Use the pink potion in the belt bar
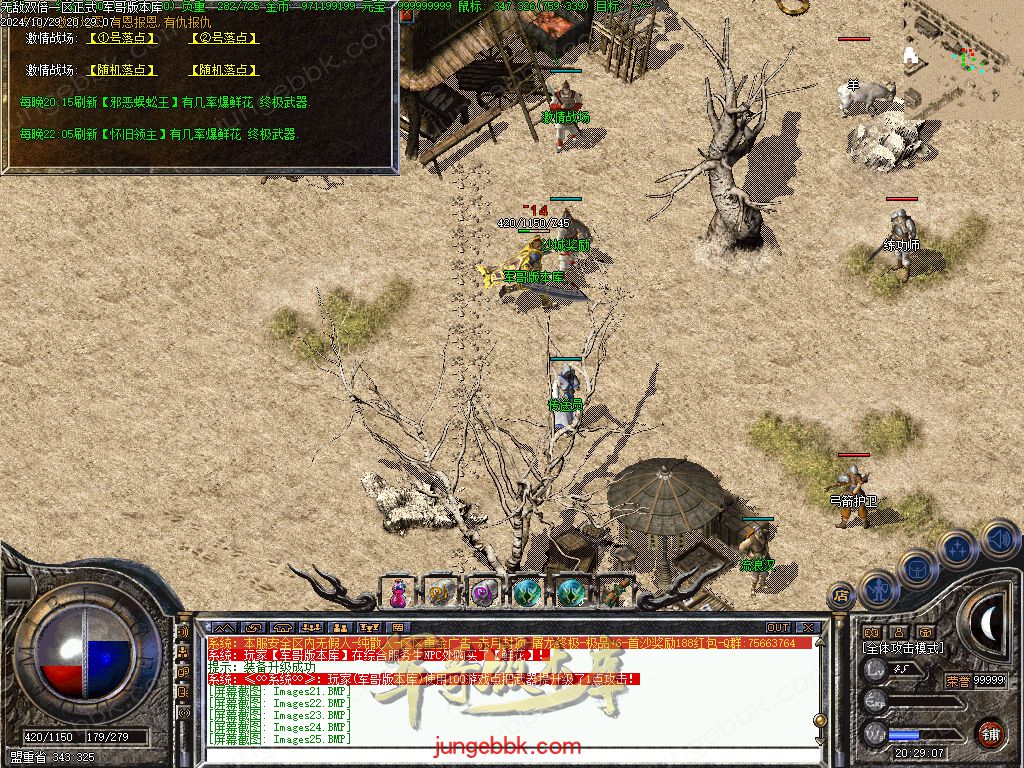The height and width of the screenshot is (768, 1024). (x=398, y=593)
